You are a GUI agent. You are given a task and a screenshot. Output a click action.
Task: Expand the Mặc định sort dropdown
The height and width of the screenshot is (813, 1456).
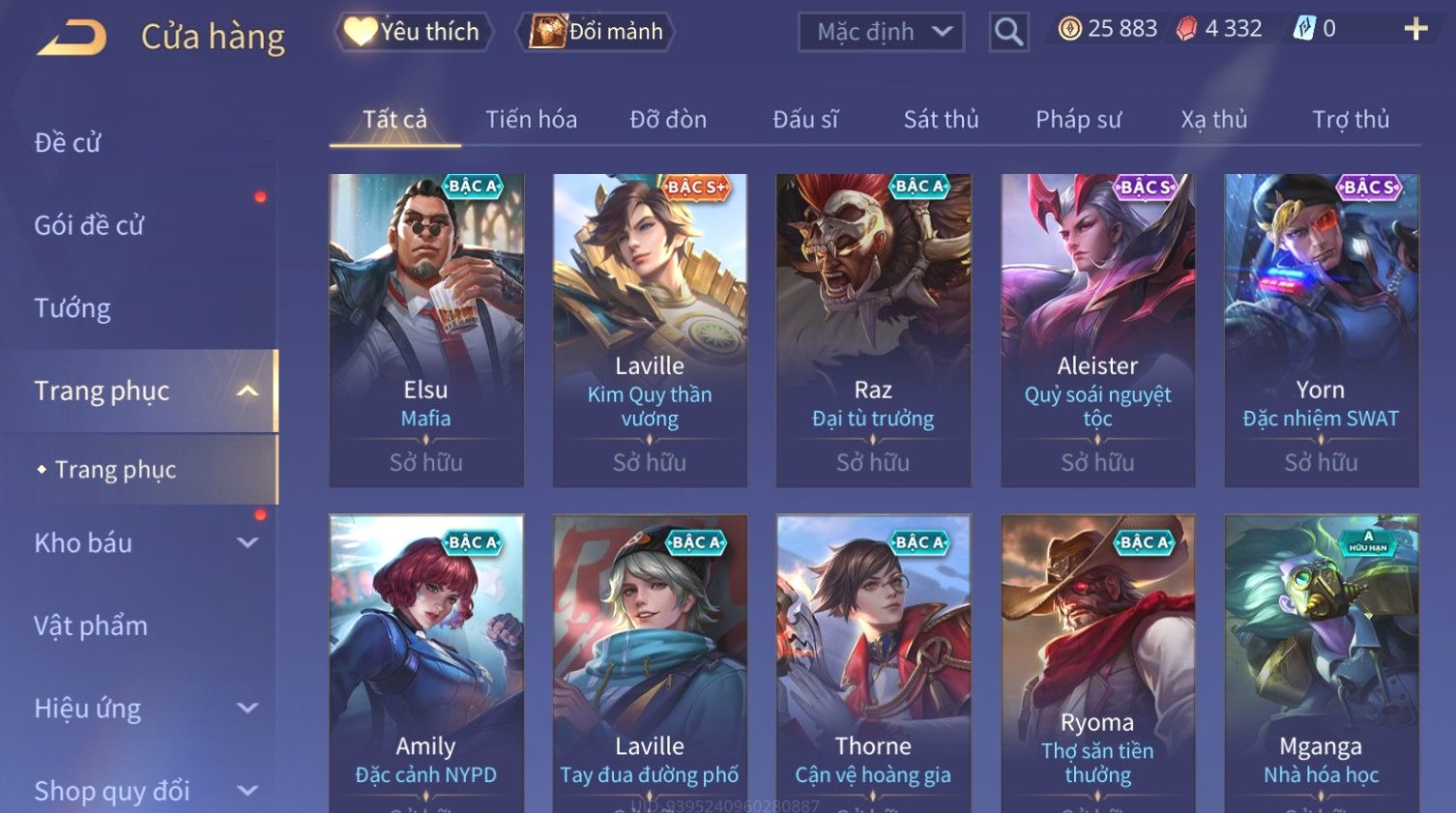(x=881, y=32)
